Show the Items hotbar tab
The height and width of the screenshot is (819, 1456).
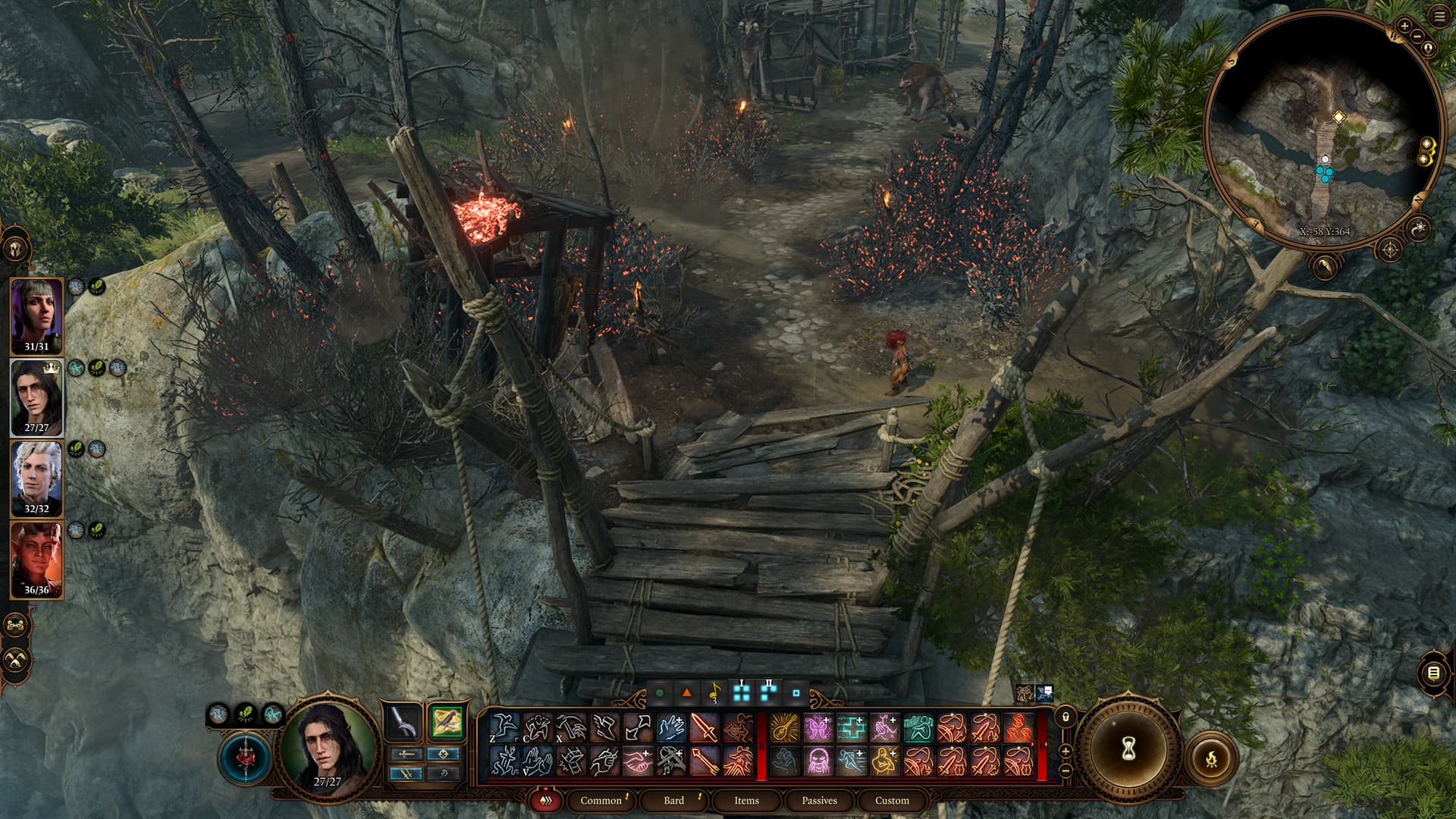pyautogui.click(x=746, y=800)
